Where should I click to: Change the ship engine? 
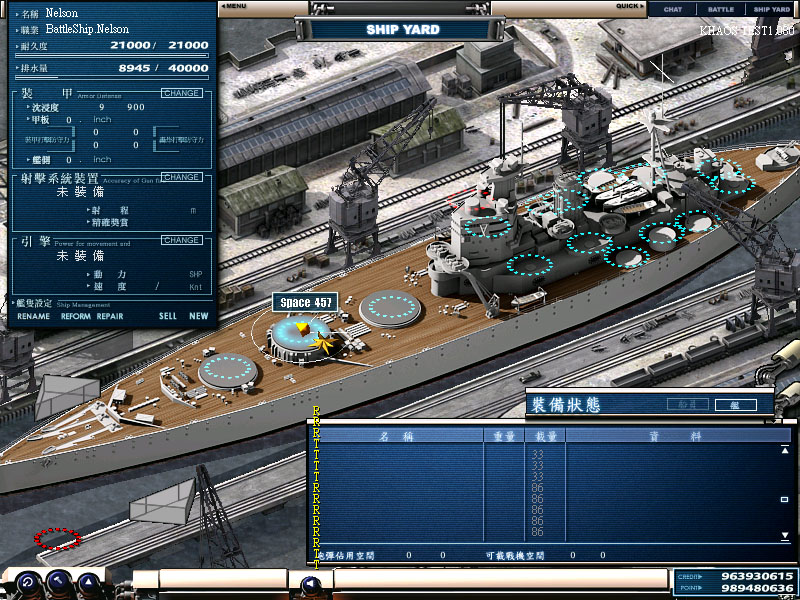[x=181, y=240]
